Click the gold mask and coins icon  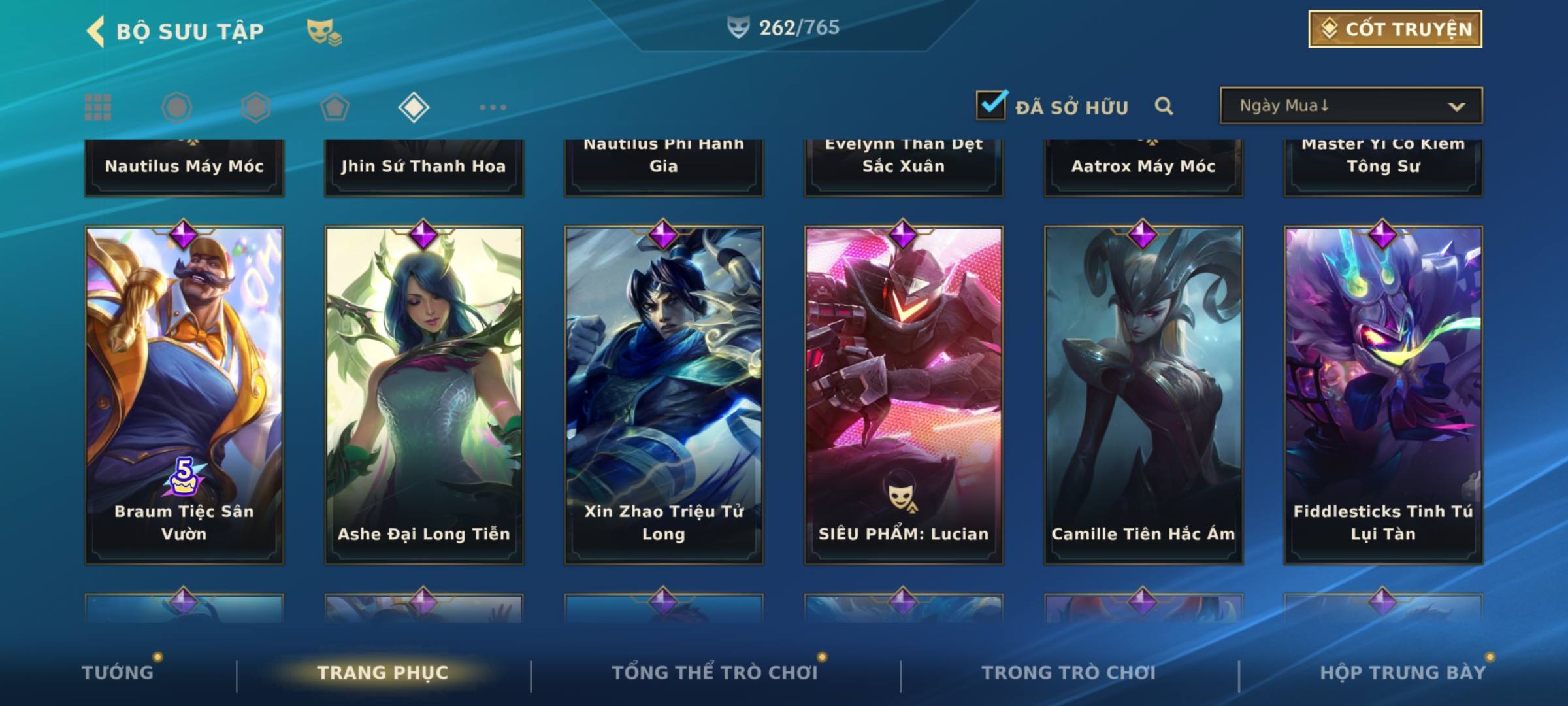click(x=324, y=32)
